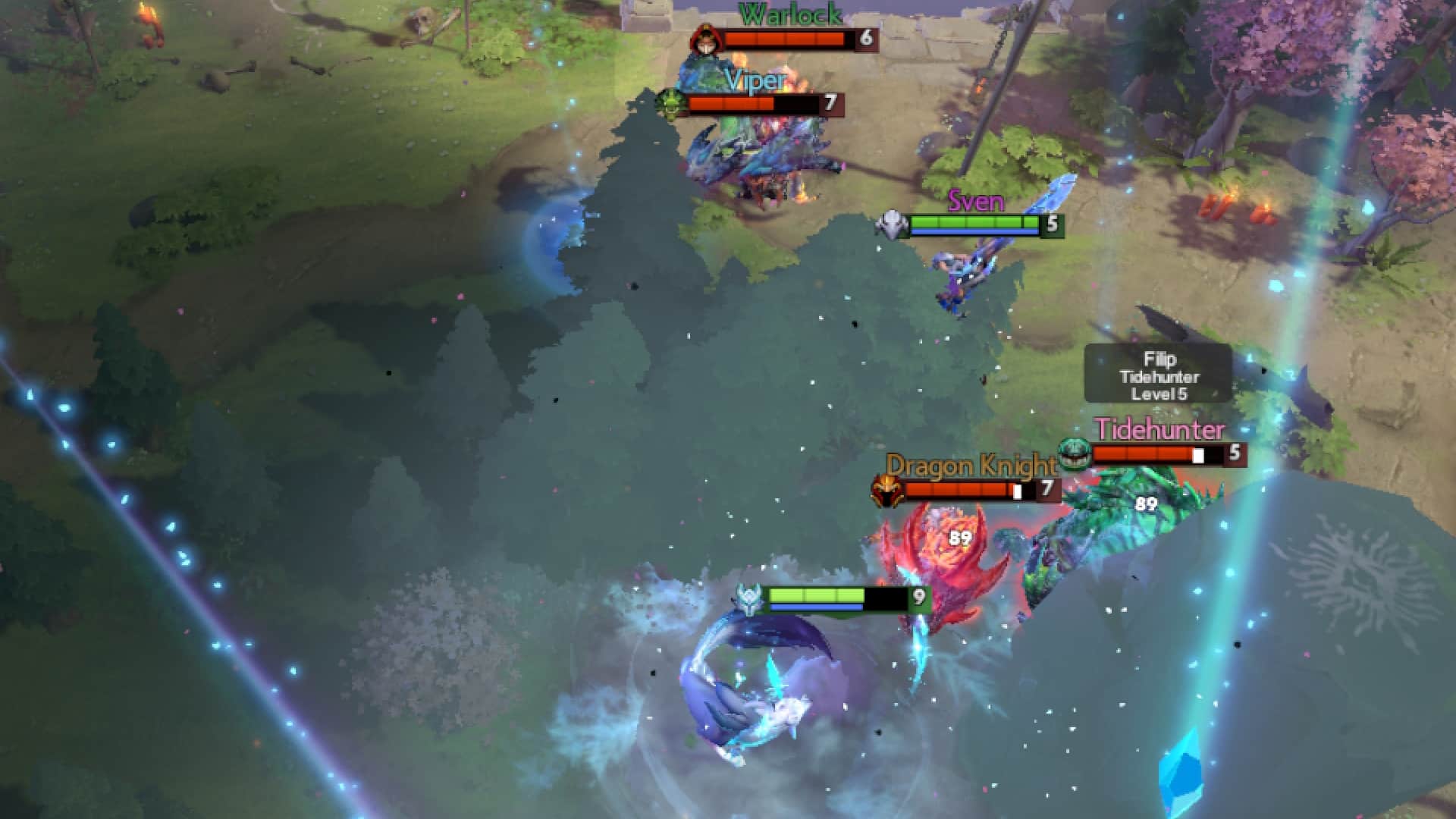This screenshot has width=1456, height=819.
Task: Click the bottom hero's winged portrait icon
Action: coord(749,598)
